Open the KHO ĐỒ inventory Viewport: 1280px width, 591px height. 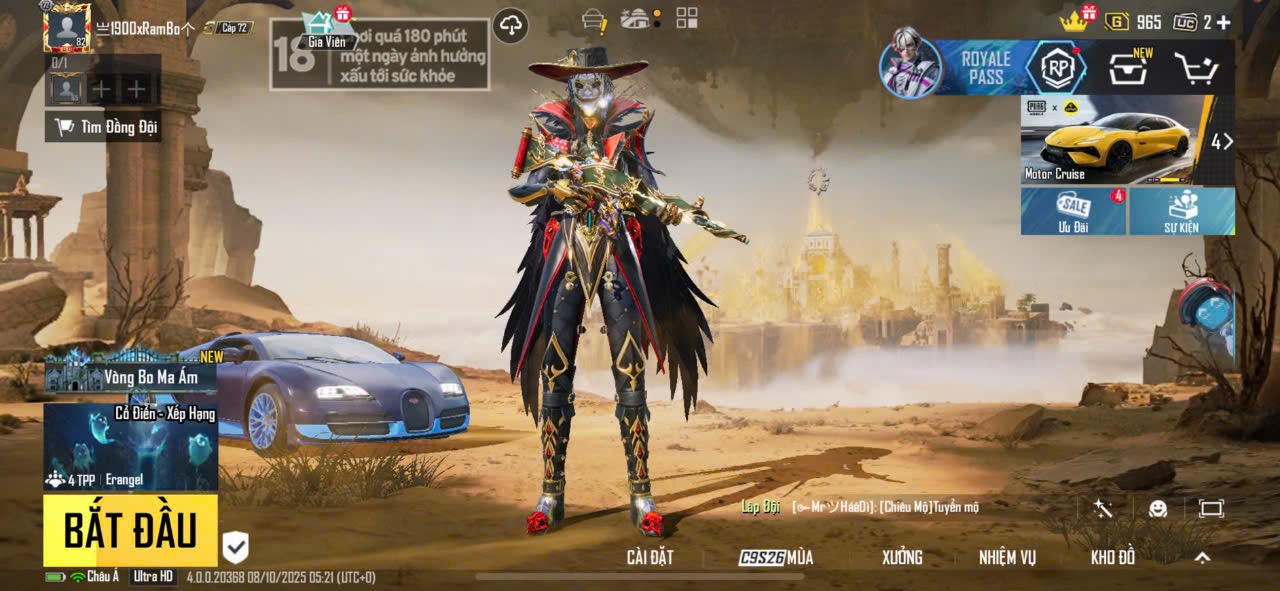pyautogui.click(x=1113, y=558)
